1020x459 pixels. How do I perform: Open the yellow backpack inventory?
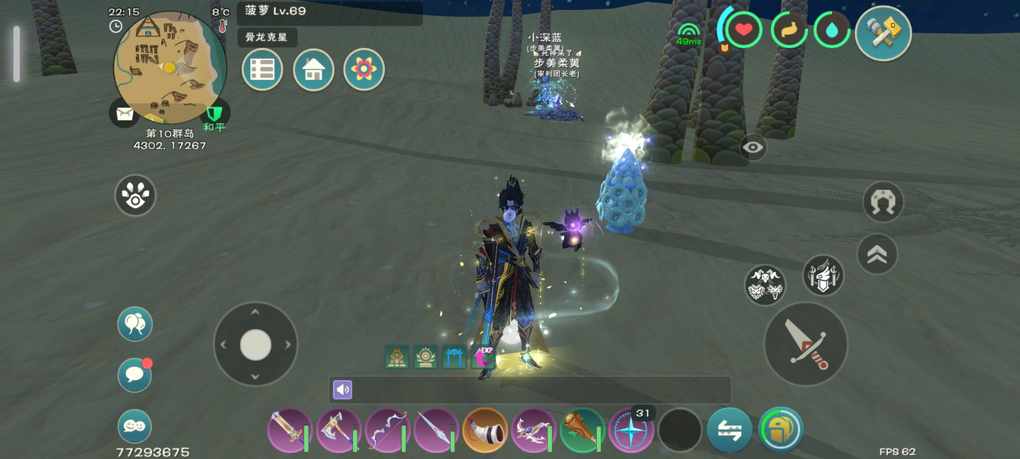(x=780, y=430)
